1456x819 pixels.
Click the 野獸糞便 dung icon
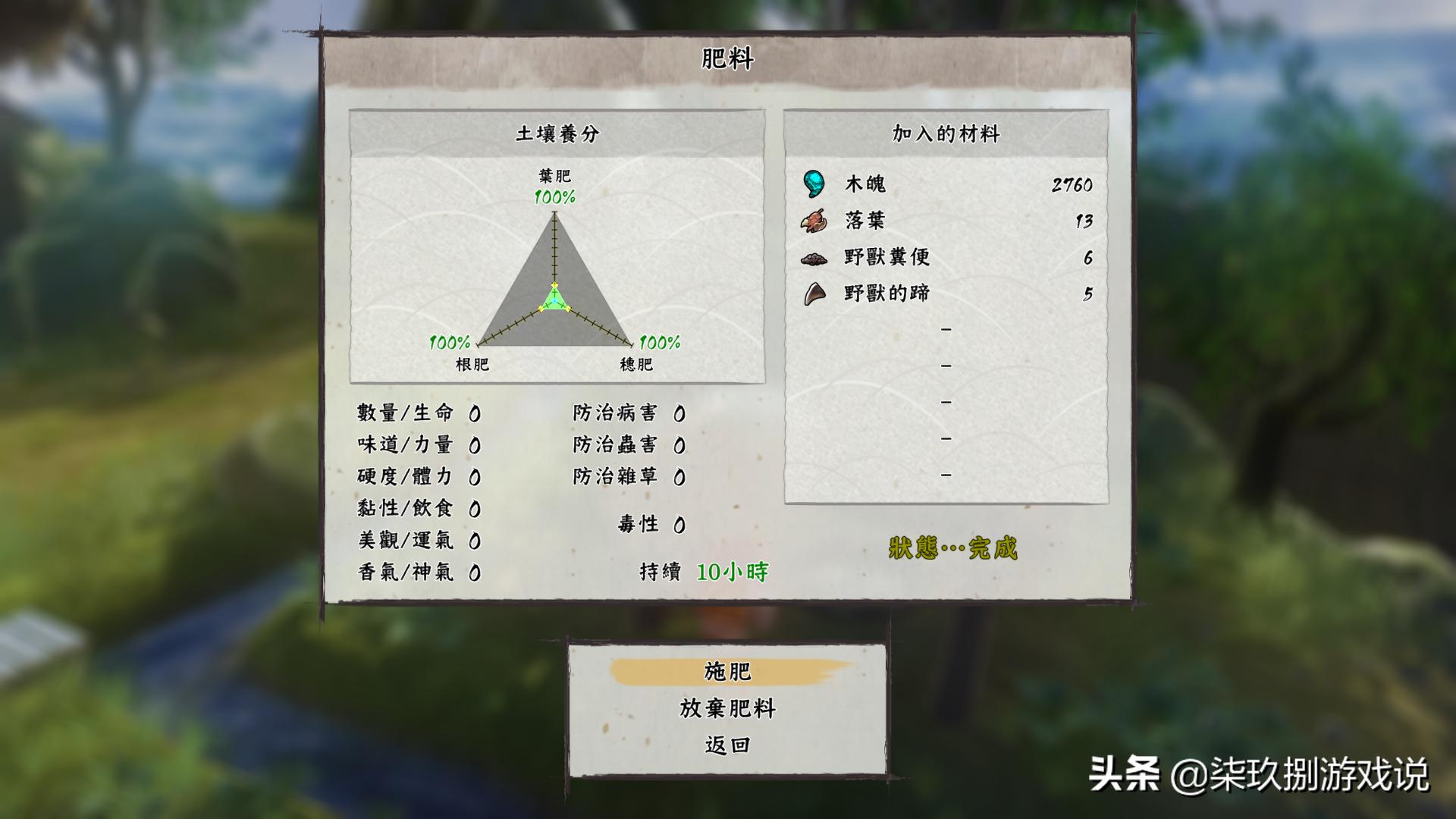814,258
